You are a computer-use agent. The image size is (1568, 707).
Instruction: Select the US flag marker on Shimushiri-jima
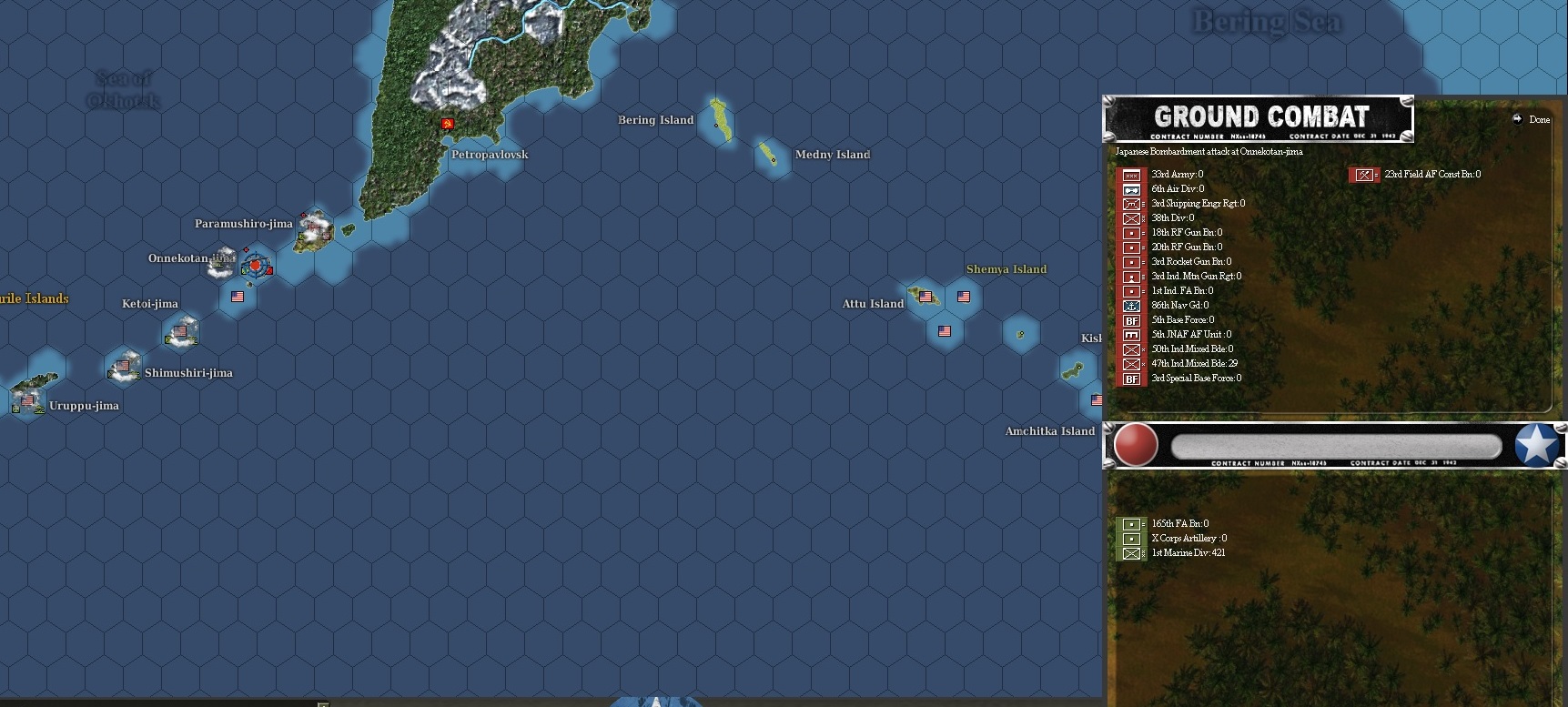point(123,366)
